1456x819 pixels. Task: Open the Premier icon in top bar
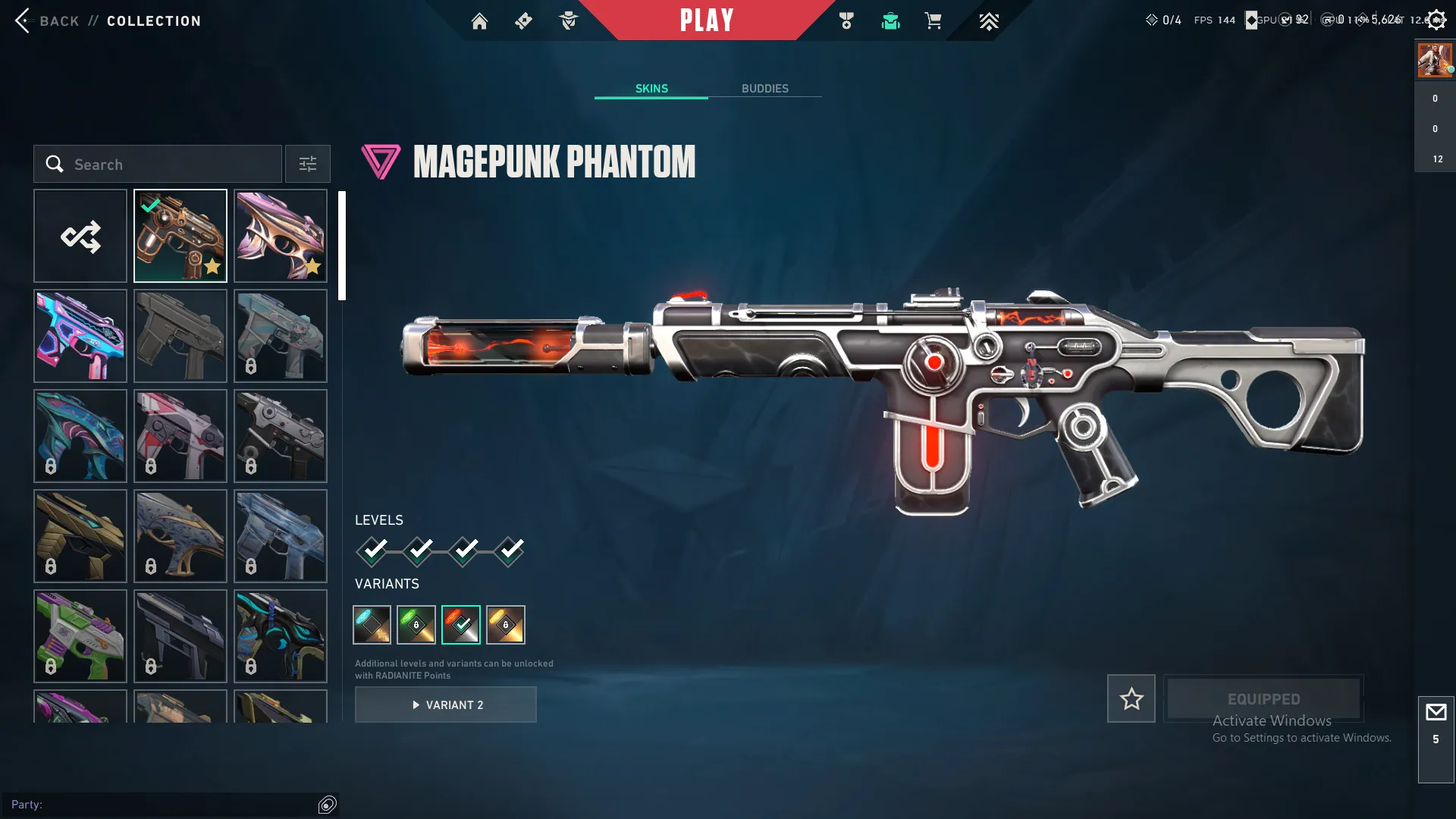click(989, 20)
